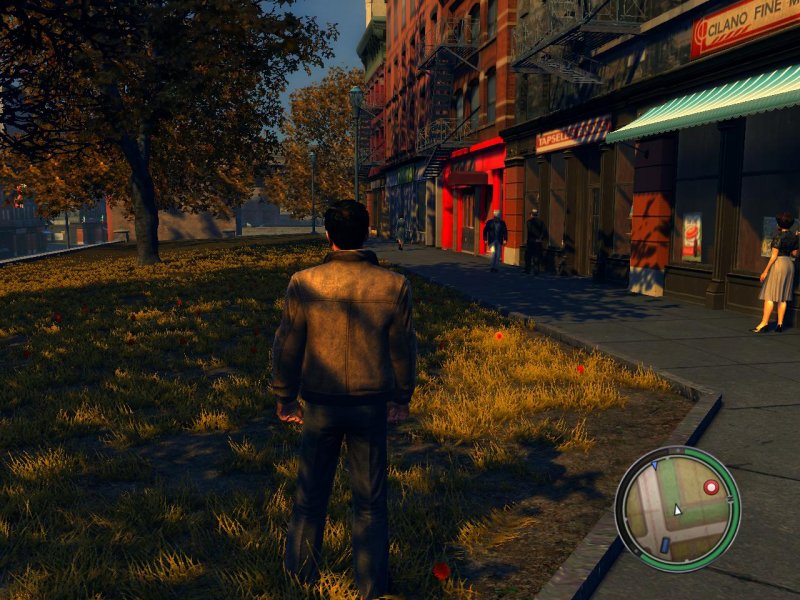Select the blue triangle marker on minimap

pyautogui.click(x=653, y=465)
